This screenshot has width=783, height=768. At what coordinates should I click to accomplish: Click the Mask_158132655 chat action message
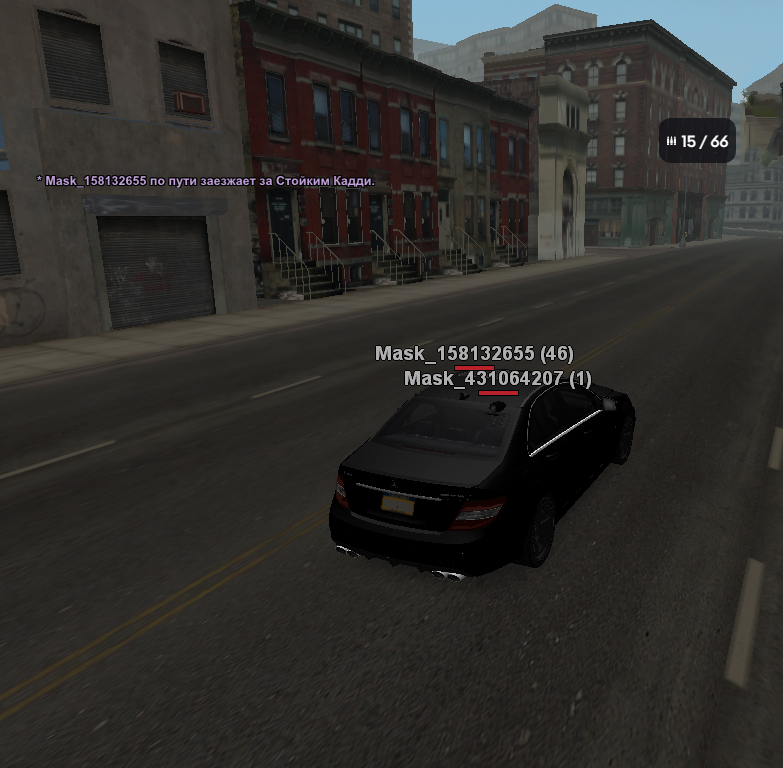(205, 181)
